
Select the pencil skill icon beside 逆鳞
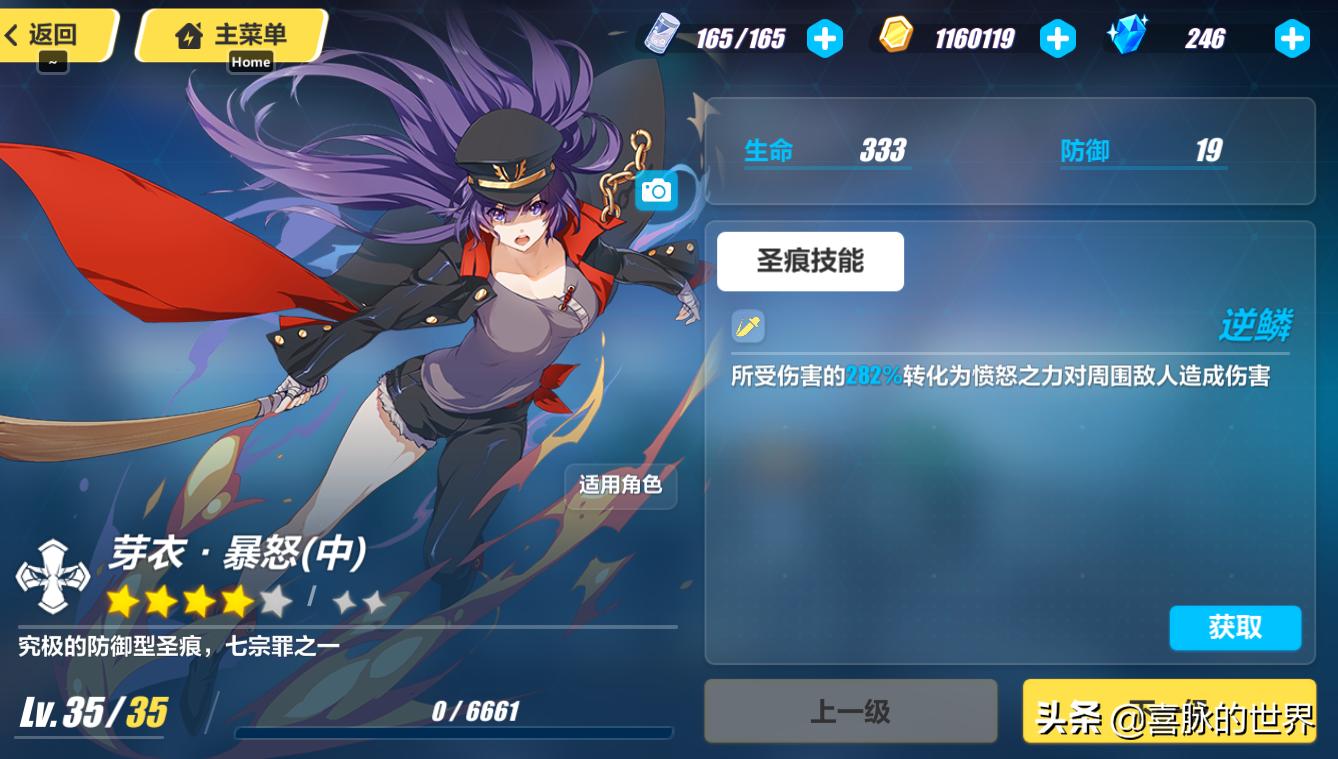pyautogui.click(x=747, y=327)
